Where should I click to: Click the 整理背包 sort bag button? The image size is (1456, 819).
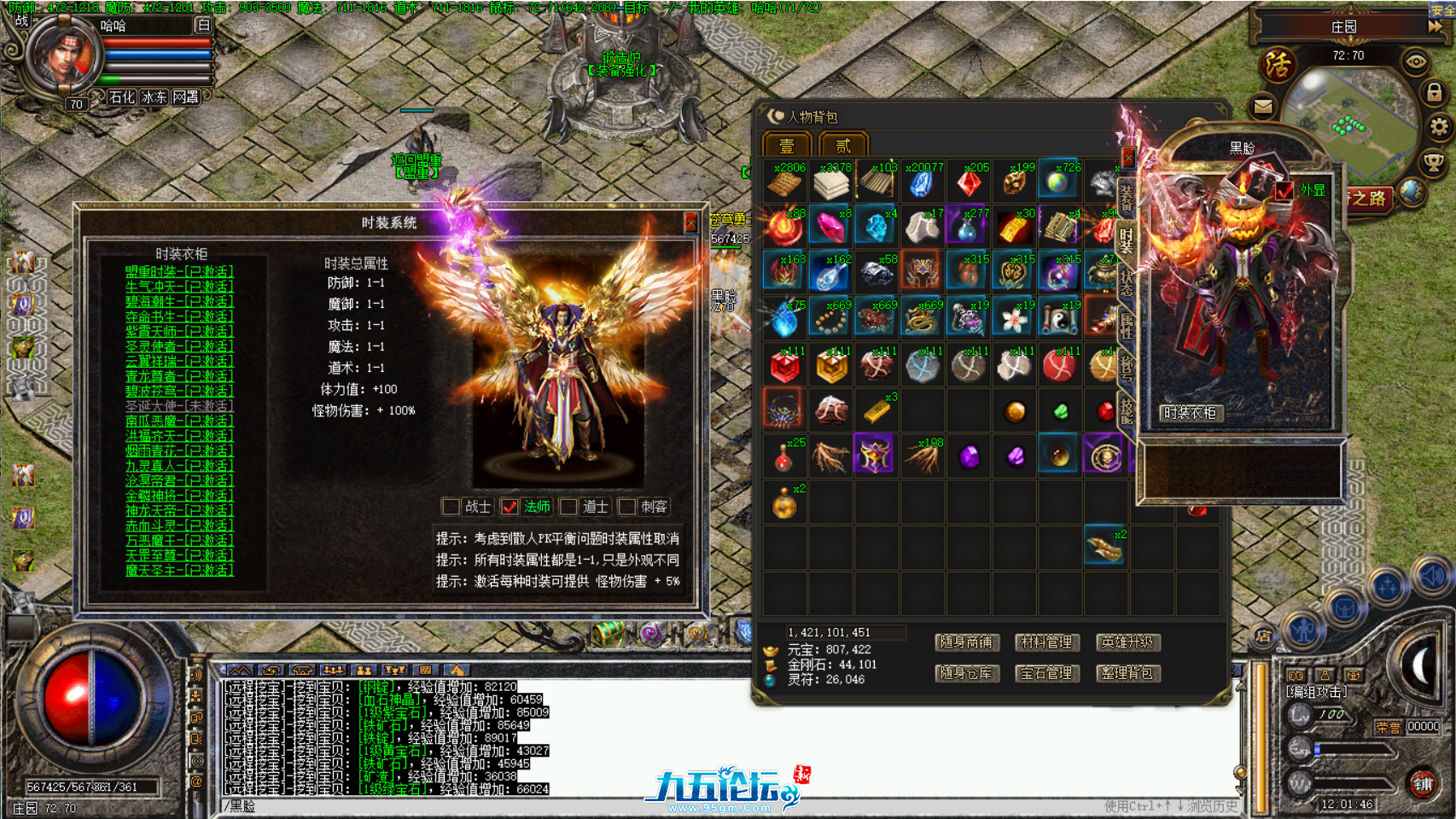(x=1128, y=674)
